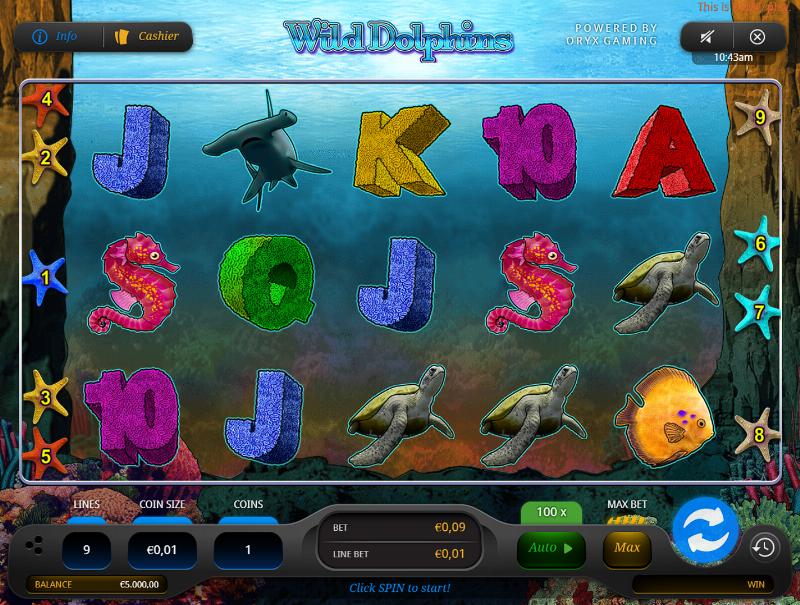Select payline 2 starfish
Screen dimensions: 800x605
tap(44, 156)
